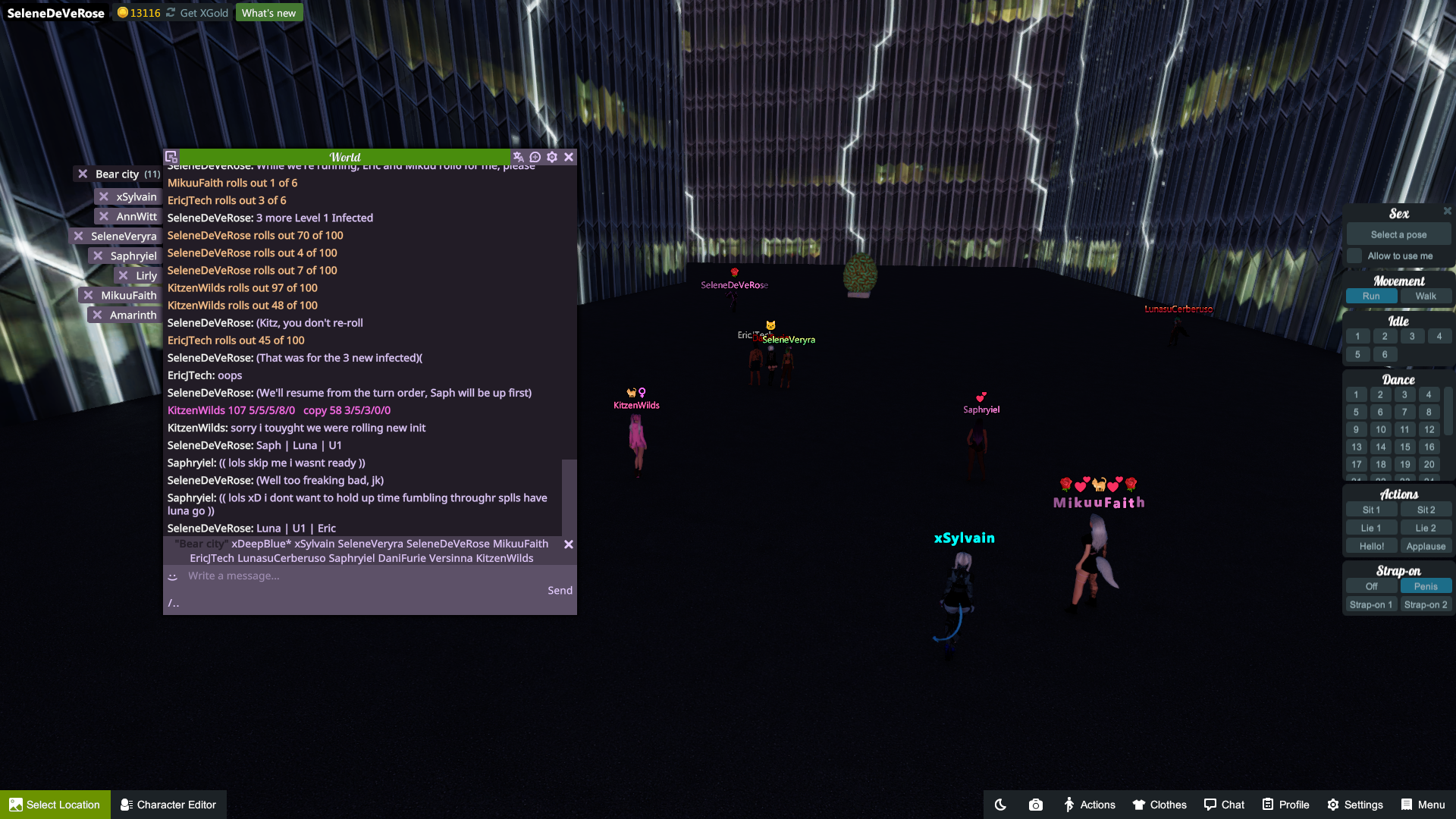Choose Select a pose dropdown

[x=1398, y=235]
